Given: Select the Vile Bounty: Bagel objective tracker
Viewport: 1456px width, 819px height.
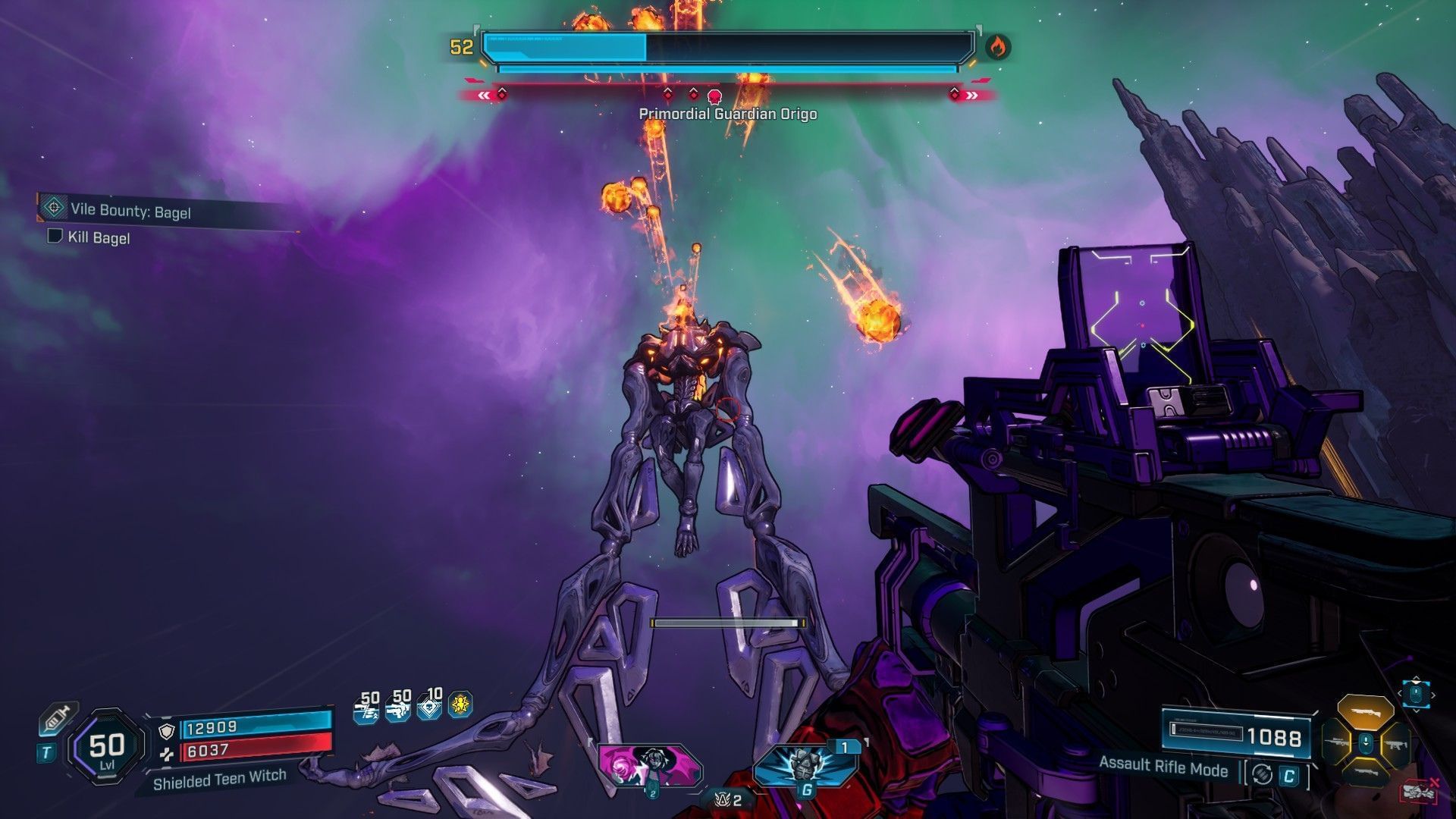Looking at the screenshot, I should click(129, 210).
